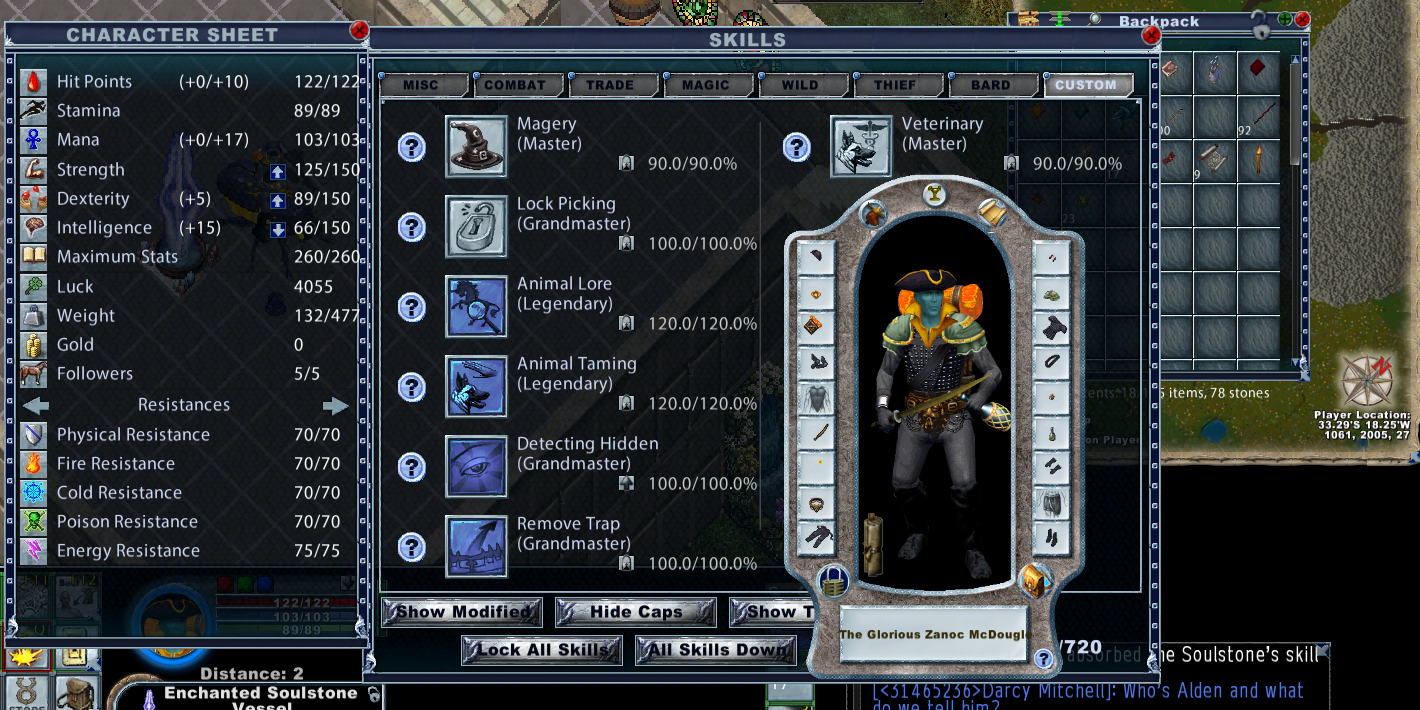The width and height of the screenshot is (1420, 710).
Task: Activate the Animal Taming skill icon
Action: coord(476,387)
